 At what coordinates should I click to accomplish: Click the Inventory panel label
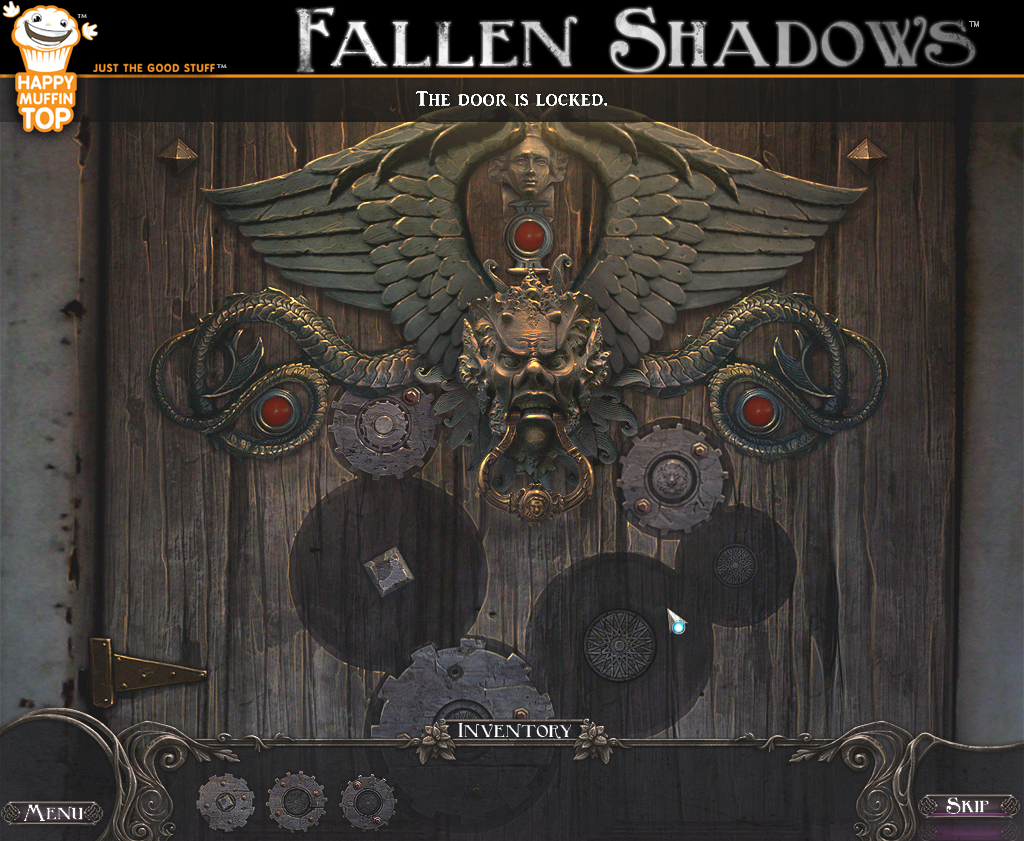(x=514, y=731)
